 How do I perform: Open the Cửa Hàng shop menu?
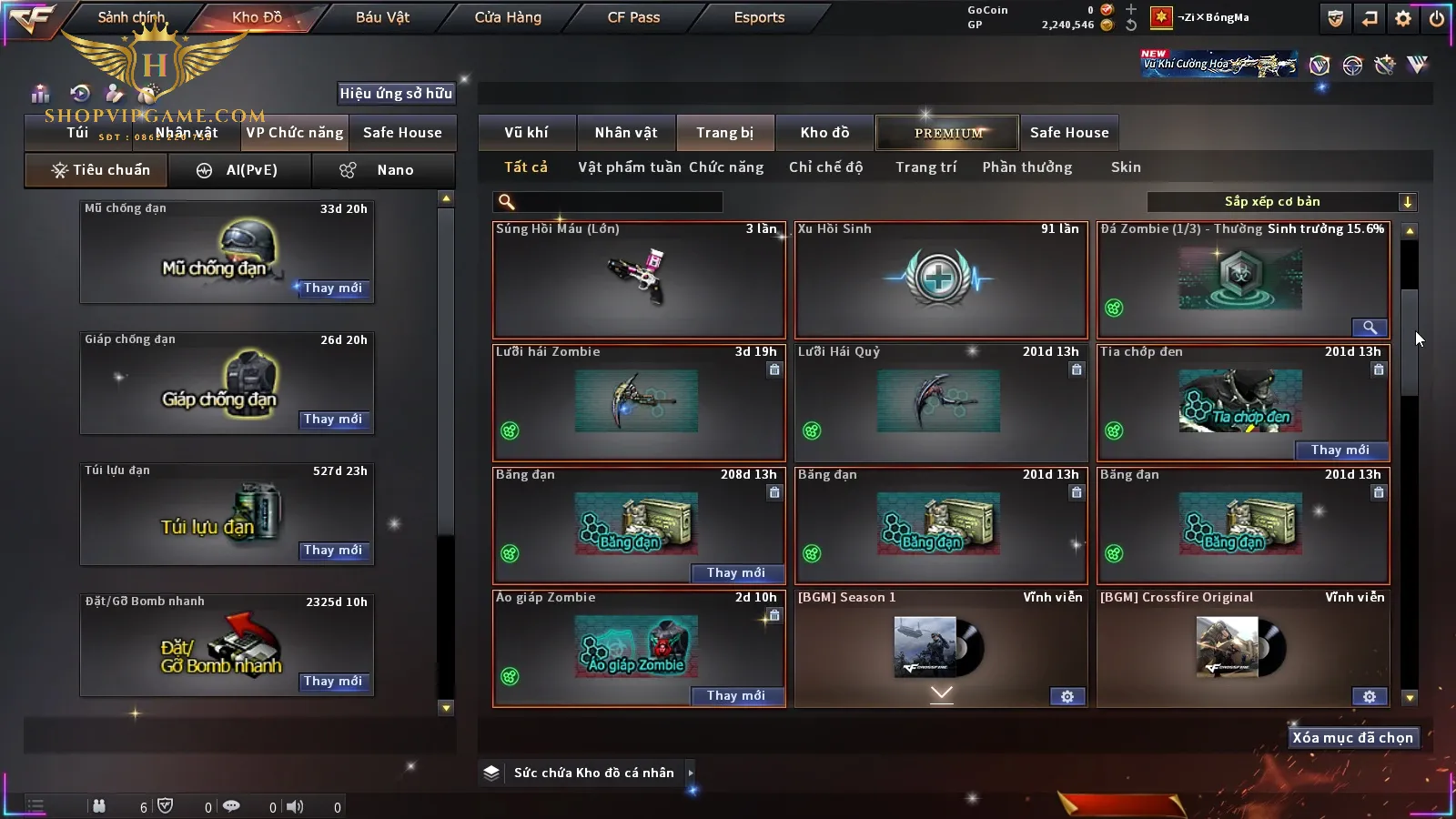coord(508,17)
